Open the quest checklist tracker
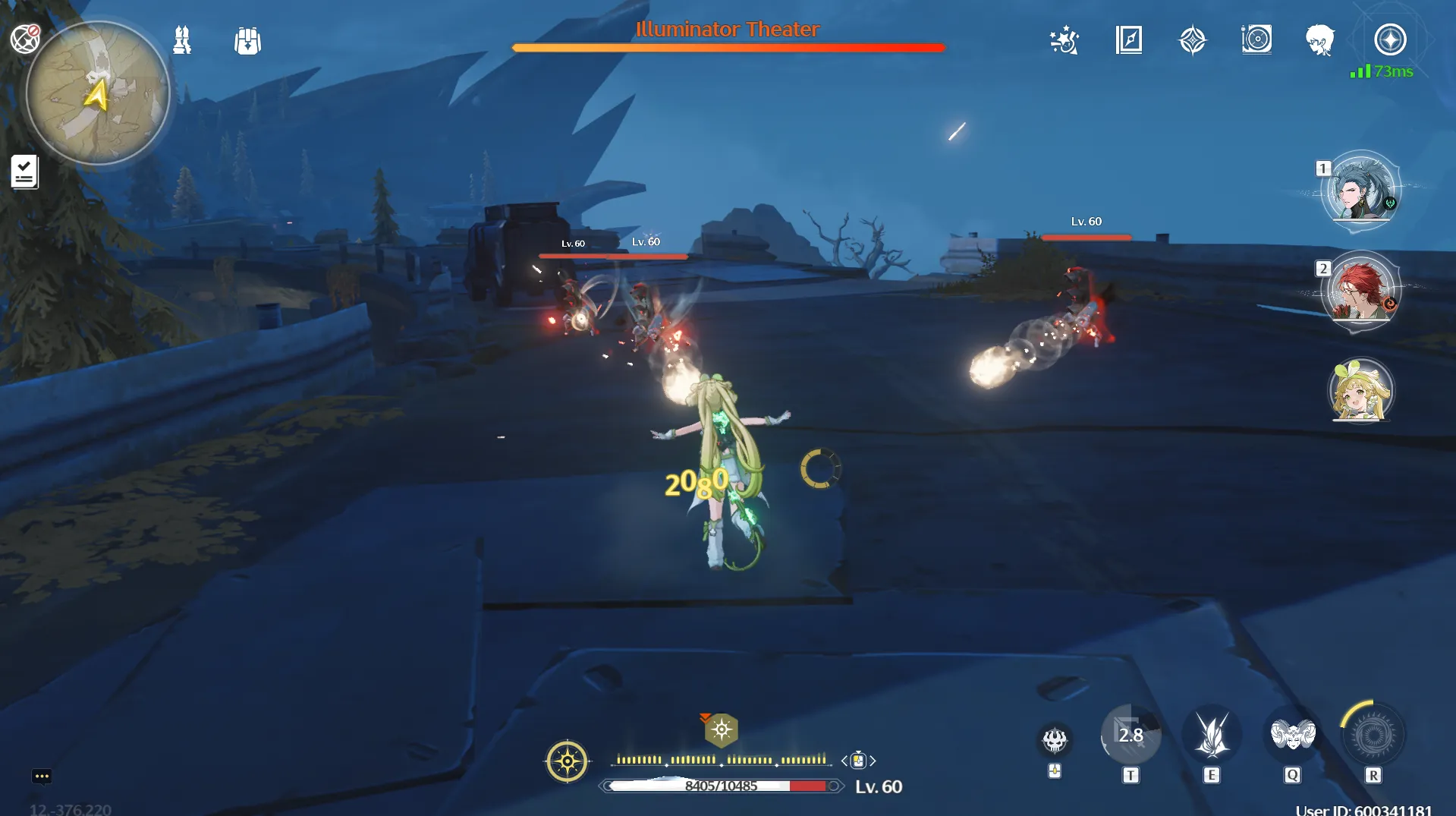 tap(24, 172)
